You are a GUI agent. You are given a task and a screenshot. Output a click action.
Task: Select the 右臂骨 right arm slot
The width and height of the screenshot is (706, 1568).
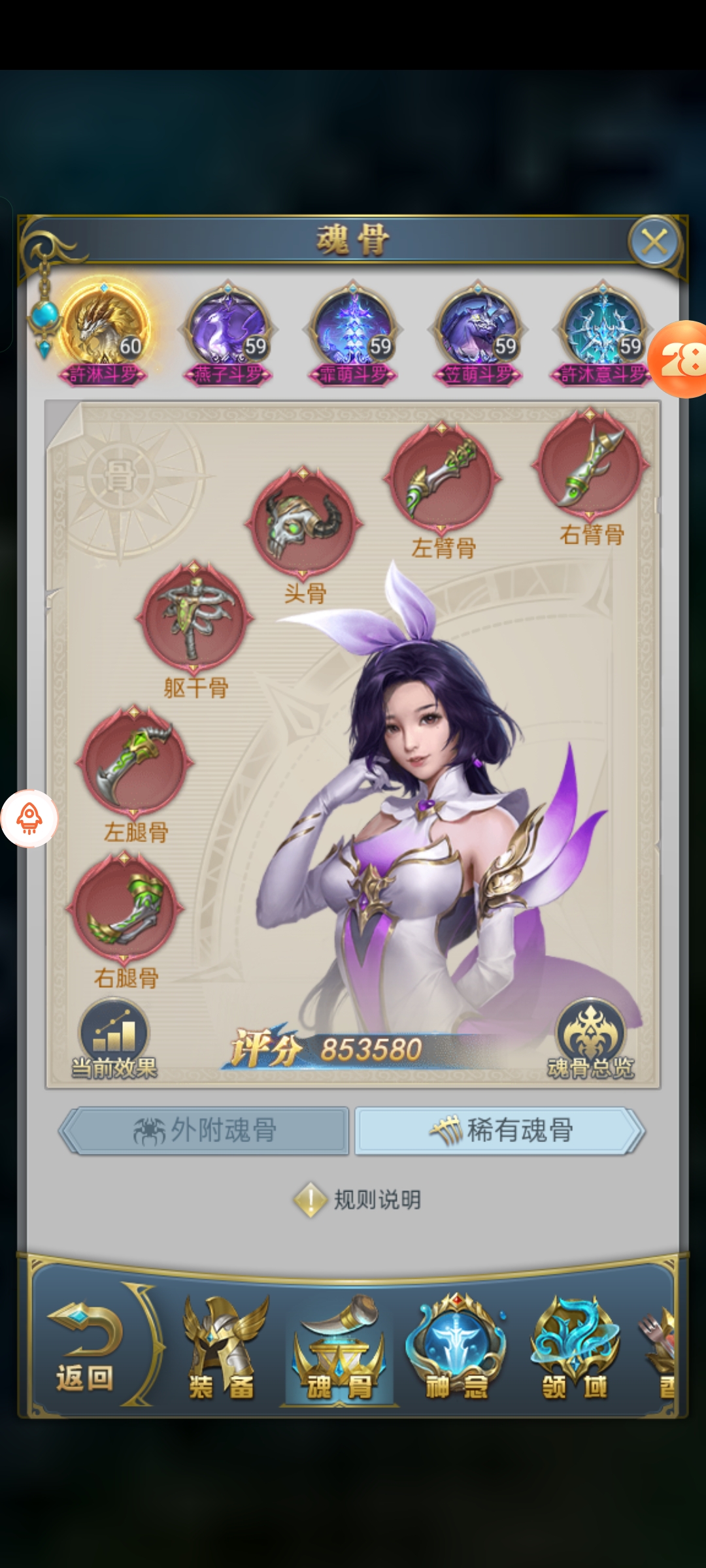point(590,464)
